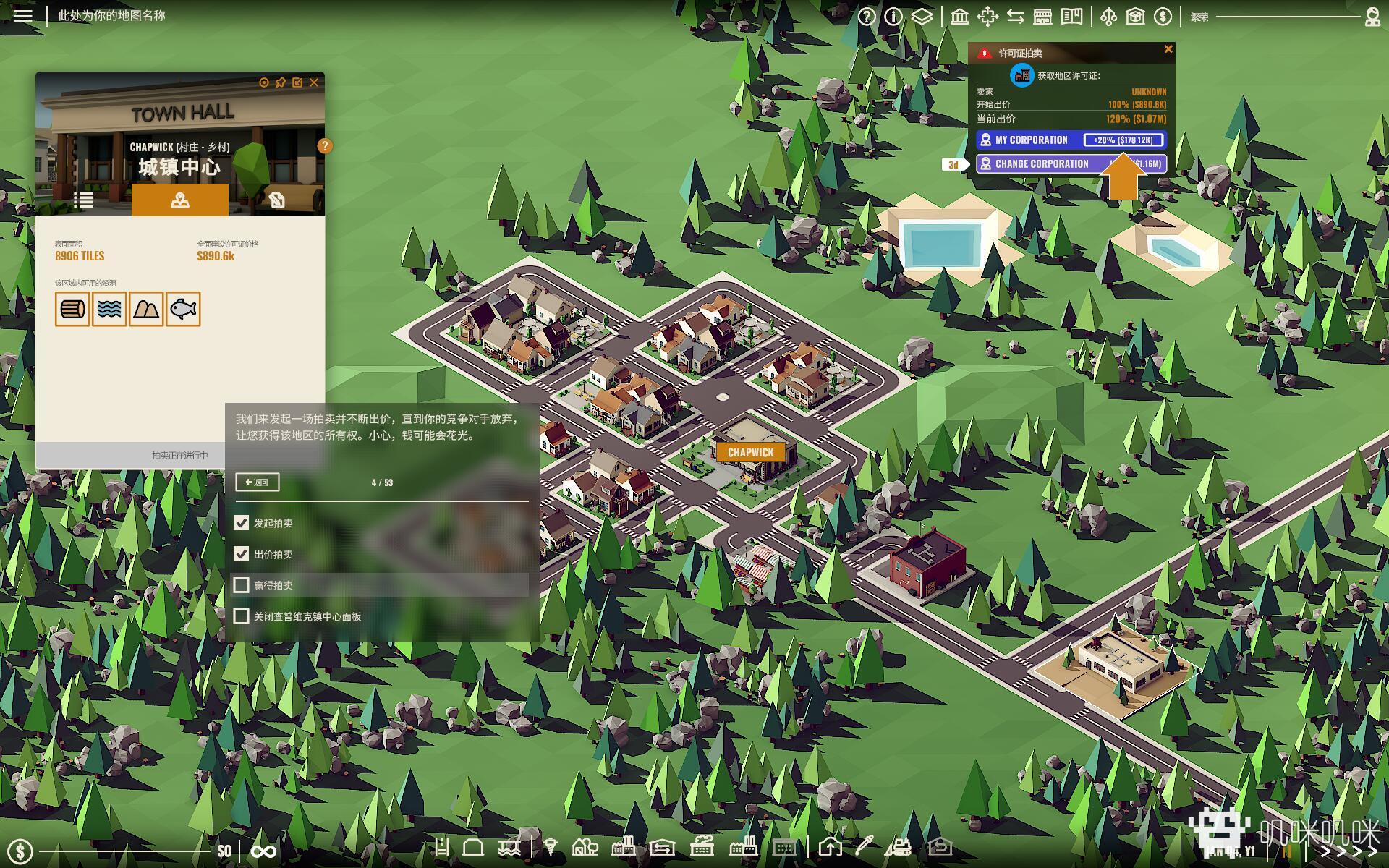The width and height of the screenshot is (1389, 868).
Task: Open the dollar finance icon in top toolbar
Action: point(1163,17)
